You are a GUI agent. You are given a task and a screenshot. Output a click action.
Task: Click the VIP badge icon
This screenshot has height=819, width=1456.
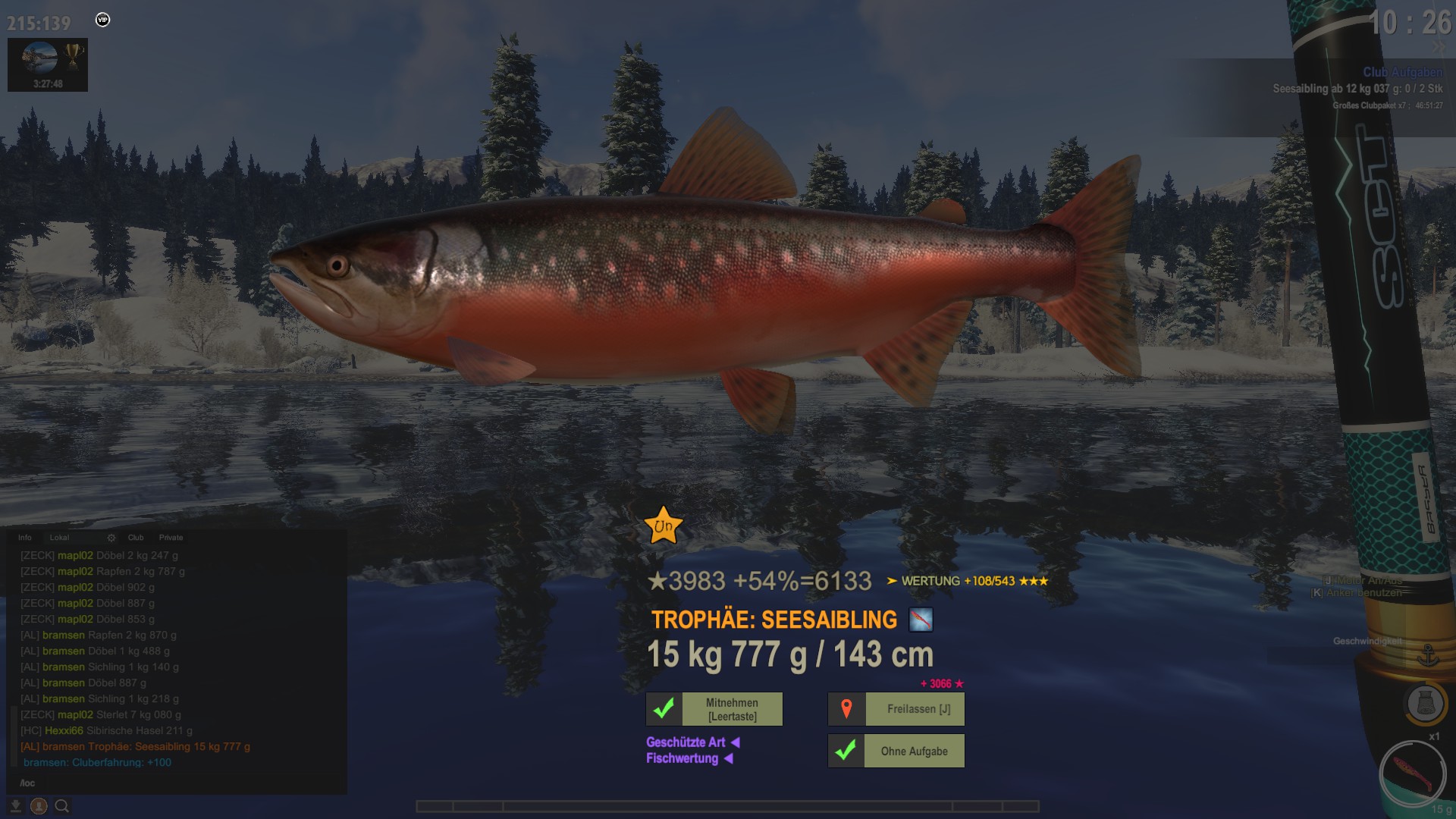[103, 20]
